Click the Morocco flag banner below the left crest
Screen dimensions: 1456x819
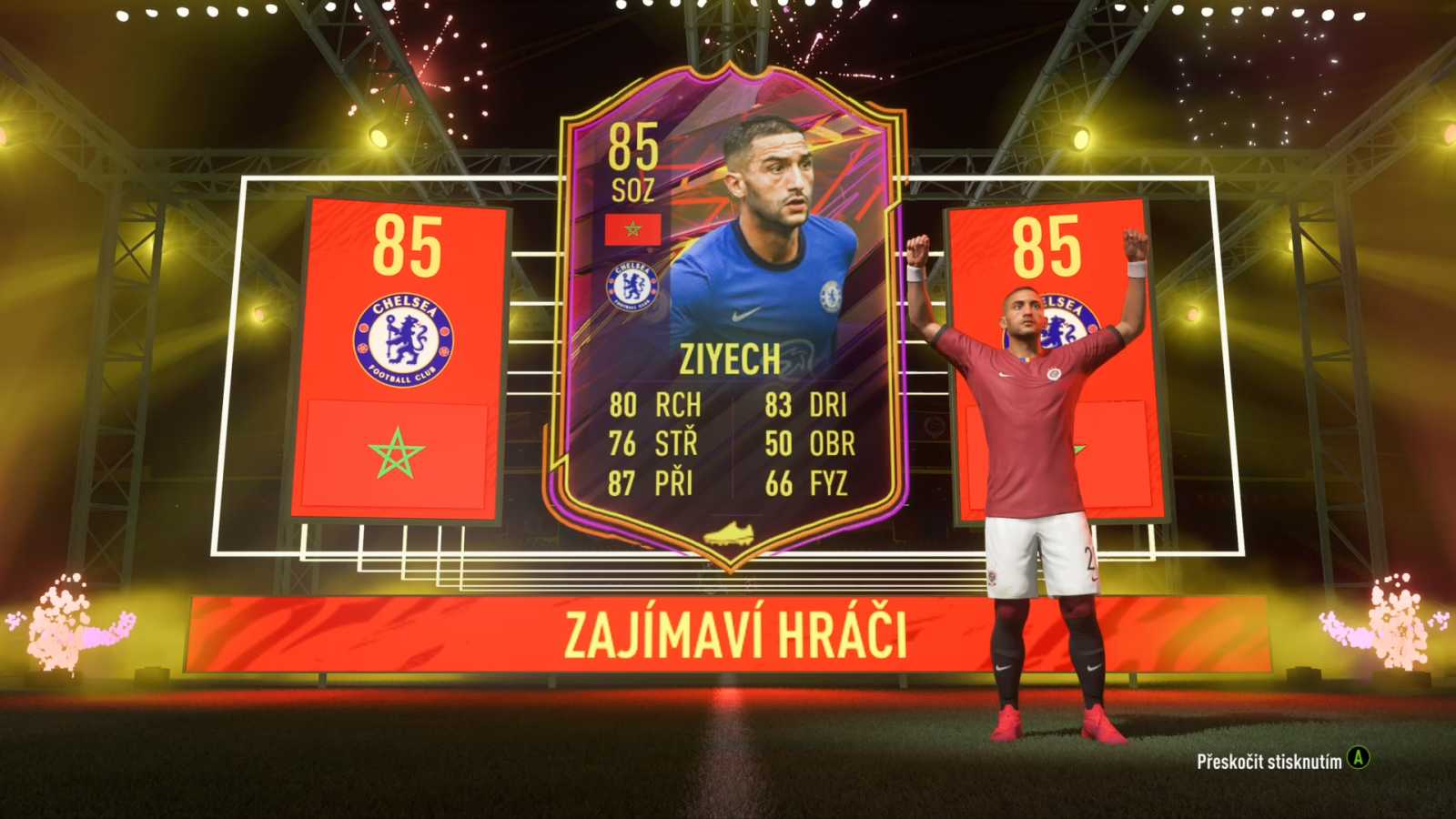(398, 452)
